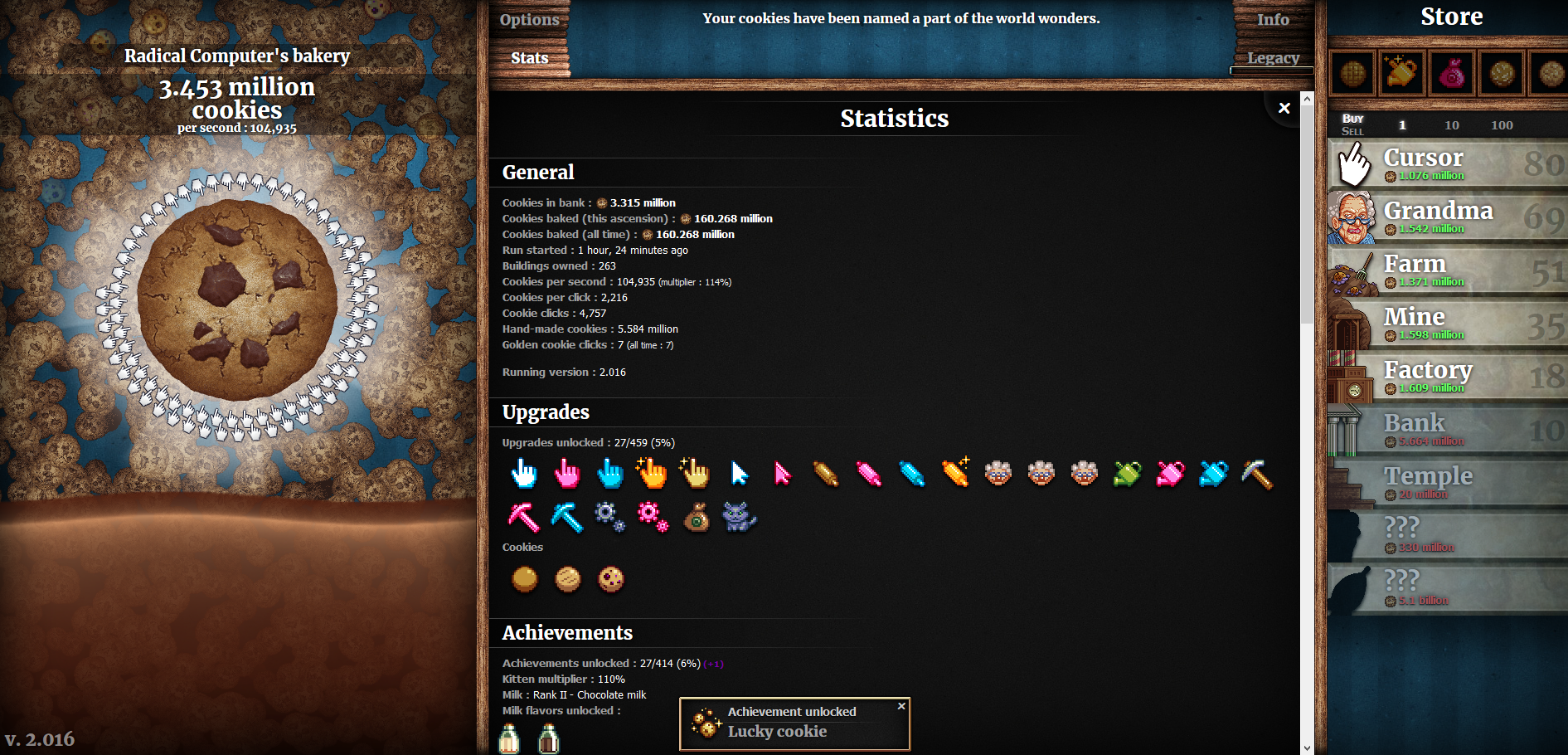
Task: Open the Options menu
Action: pos(529,19)
